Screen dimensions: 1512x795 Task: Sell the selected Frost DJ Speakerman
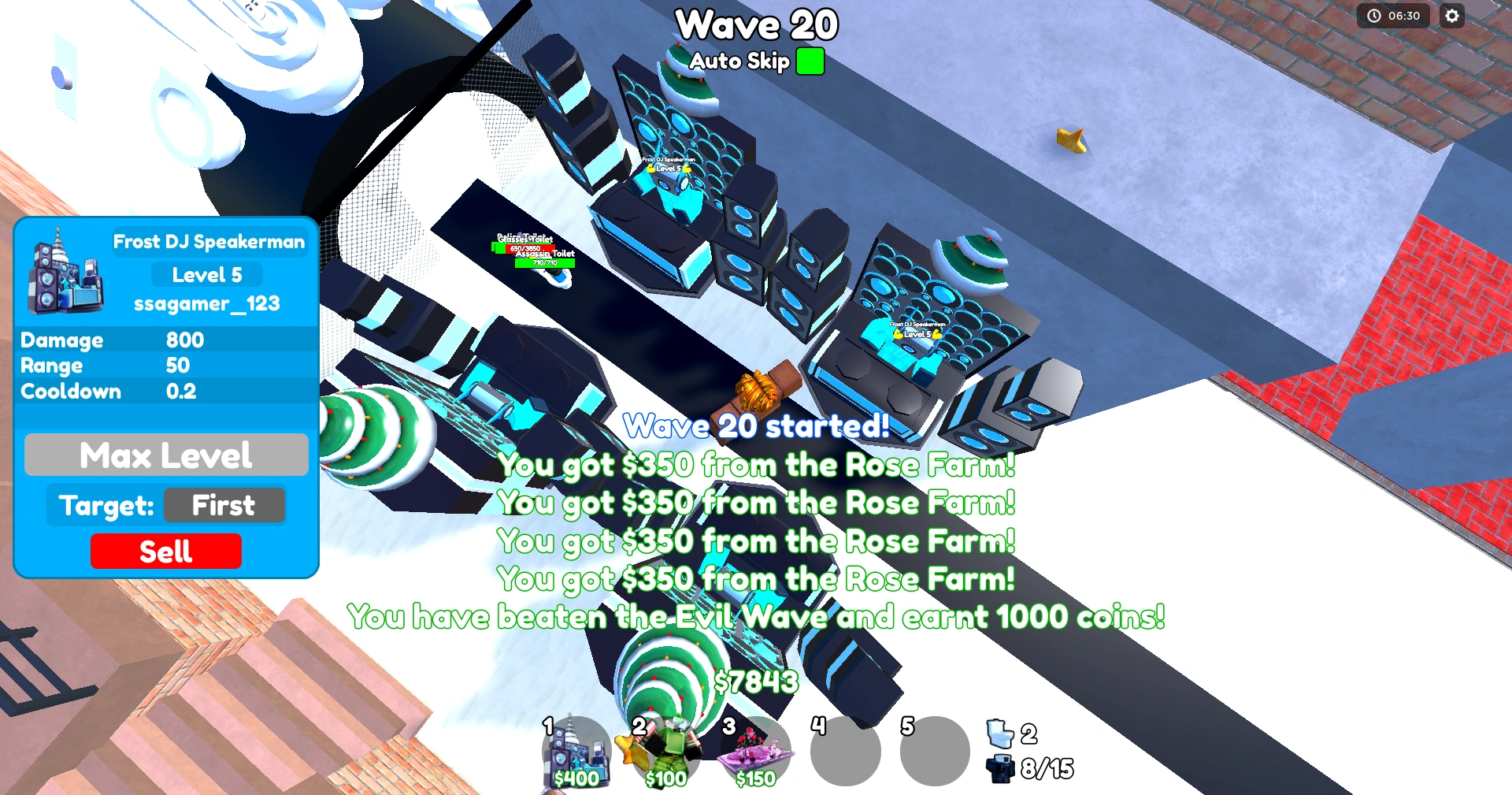click(x=166, y=551)
